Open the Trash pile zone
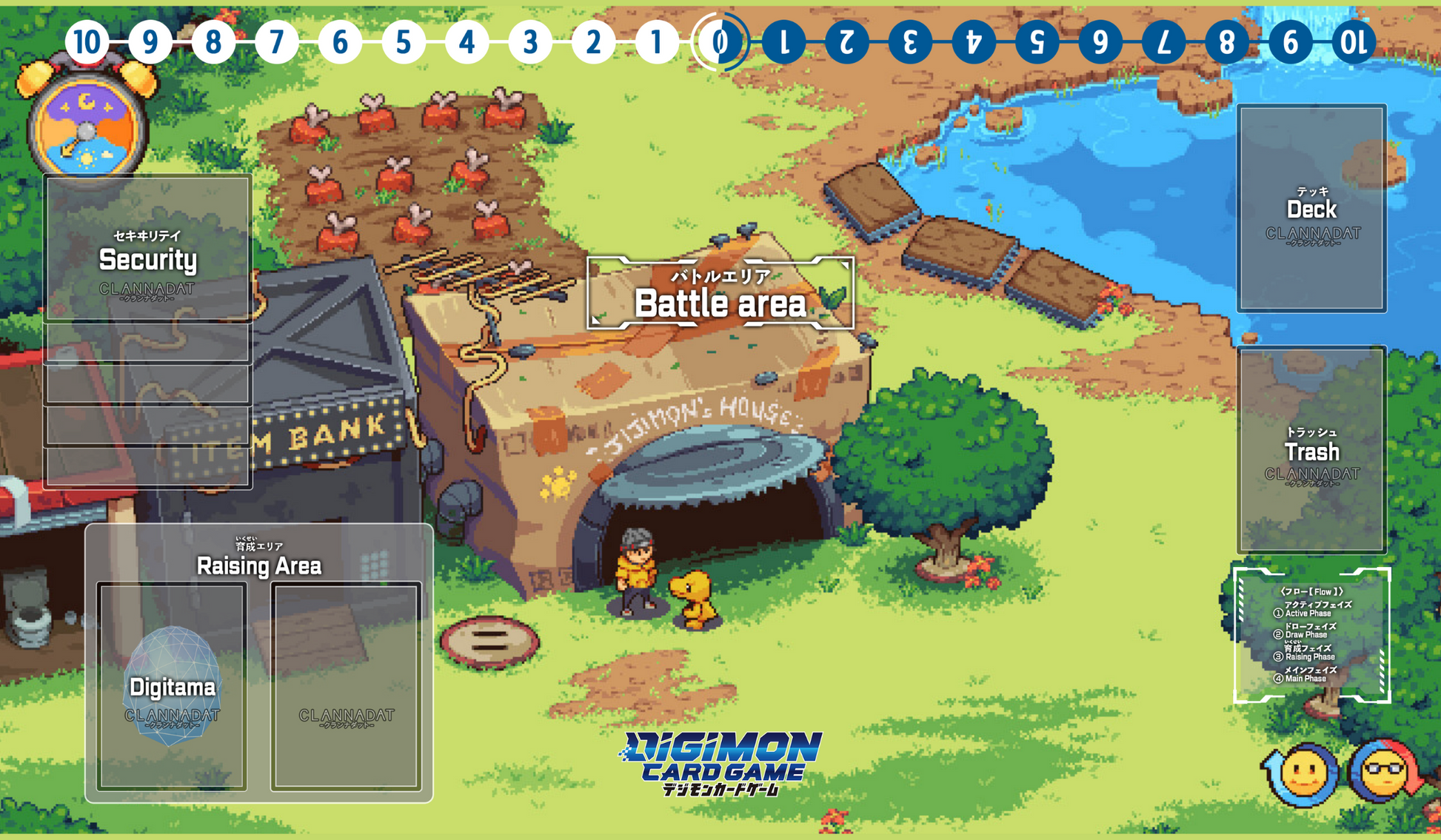1441x840 pixels. (1311, 449)
